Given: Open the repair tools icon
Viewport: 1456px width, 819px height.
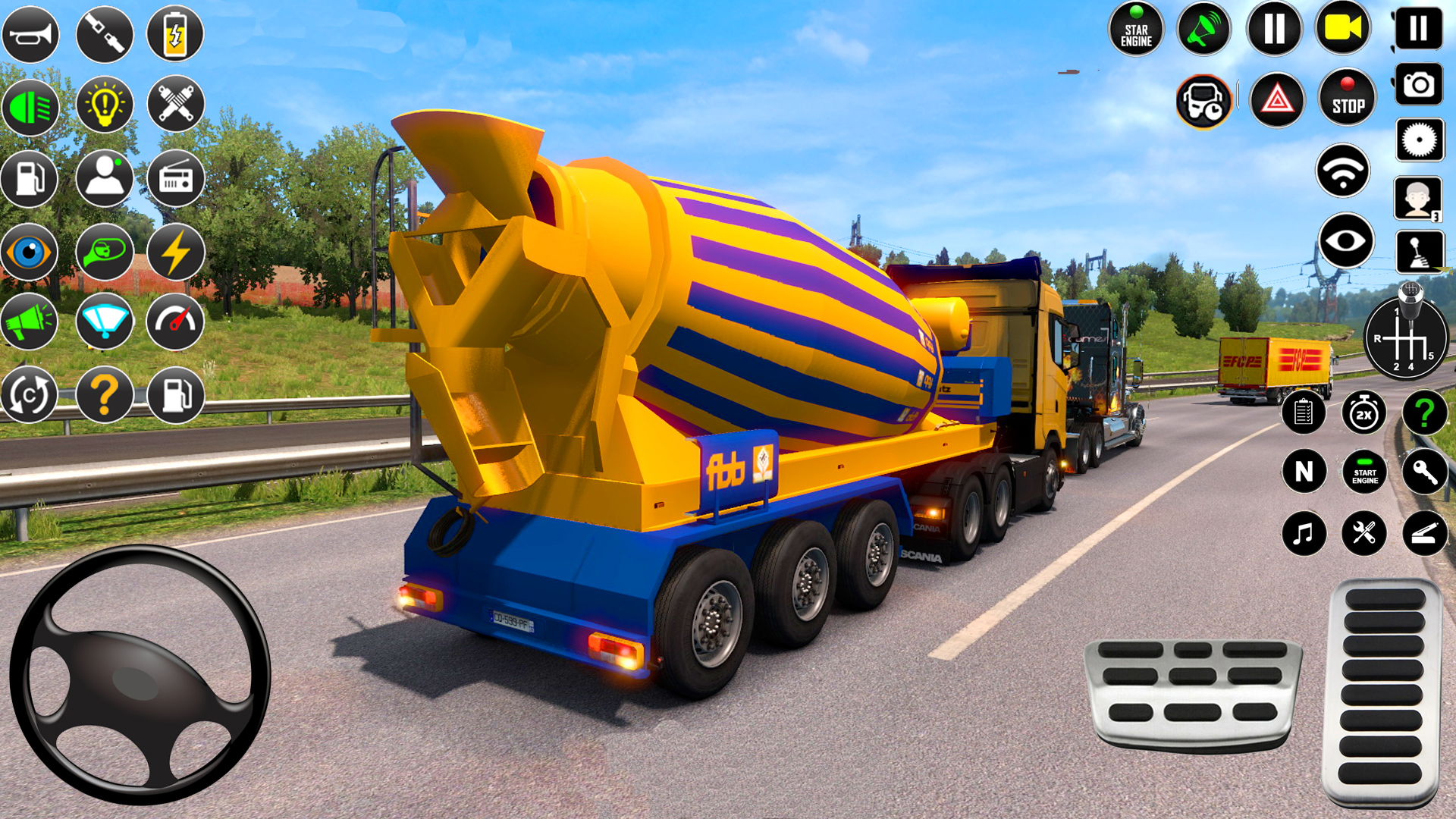Looking at the screenshot, I should tap(1363, 532).
